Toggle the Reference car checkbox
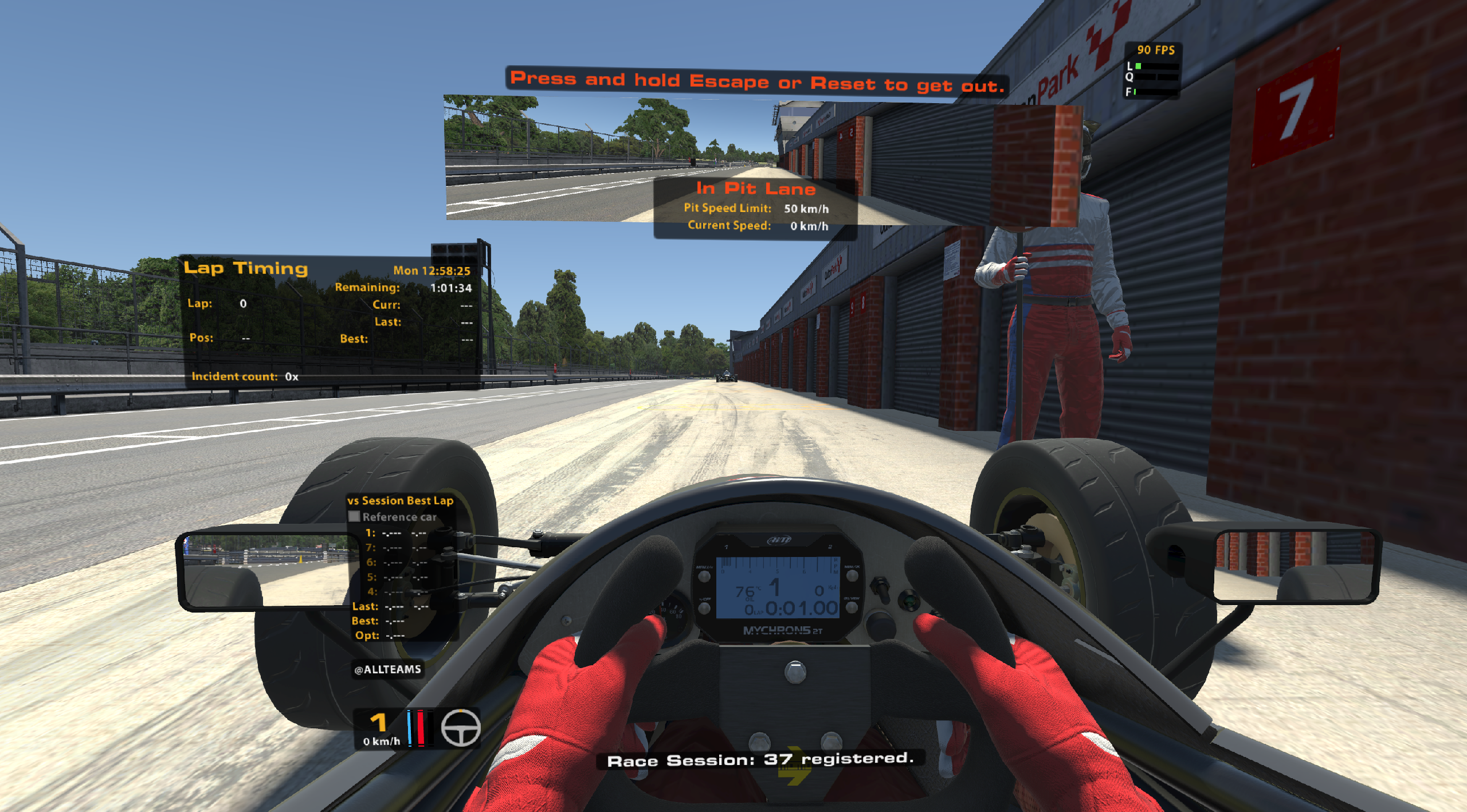The width and height of the screenshot is (1467, 812). click(x=354, y=516)
